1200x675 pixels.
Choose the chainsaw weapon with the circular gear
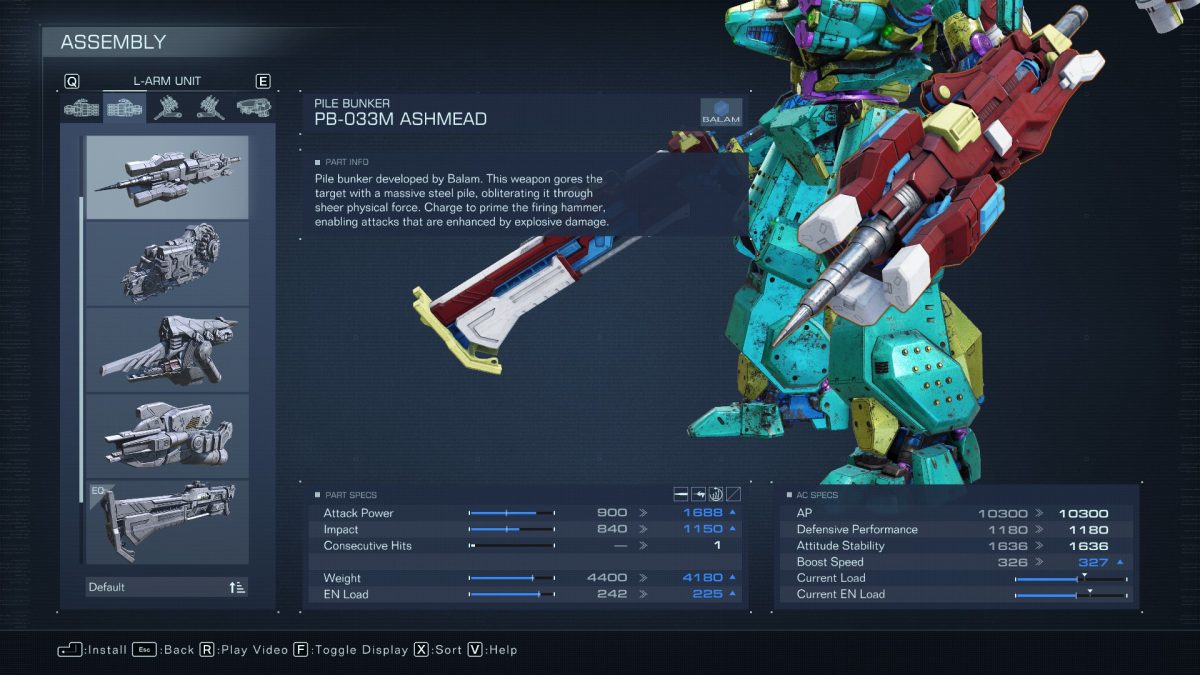point(167,263)
